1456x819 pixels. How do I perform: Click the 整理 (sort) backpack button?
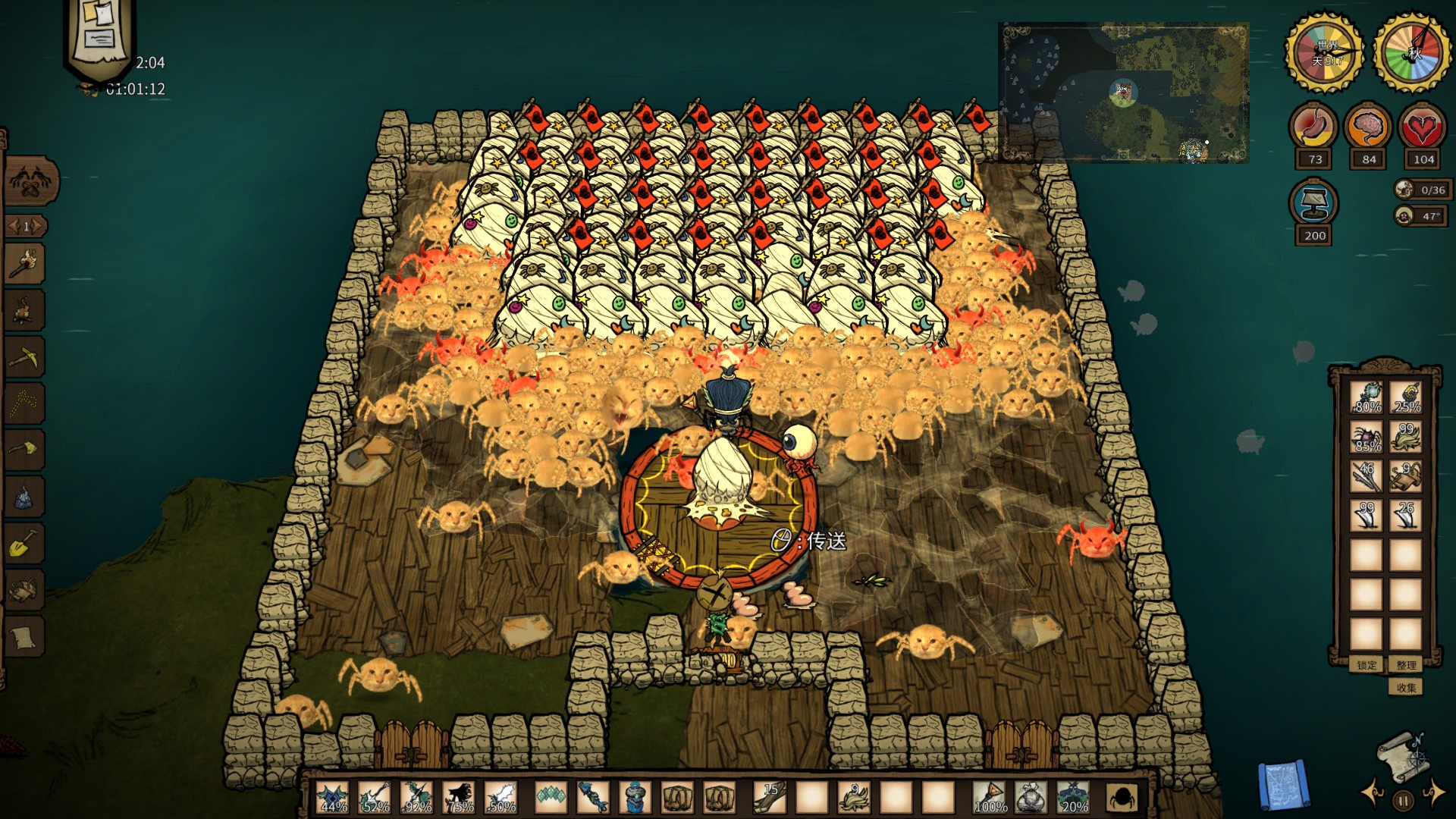pos(1406,665)
